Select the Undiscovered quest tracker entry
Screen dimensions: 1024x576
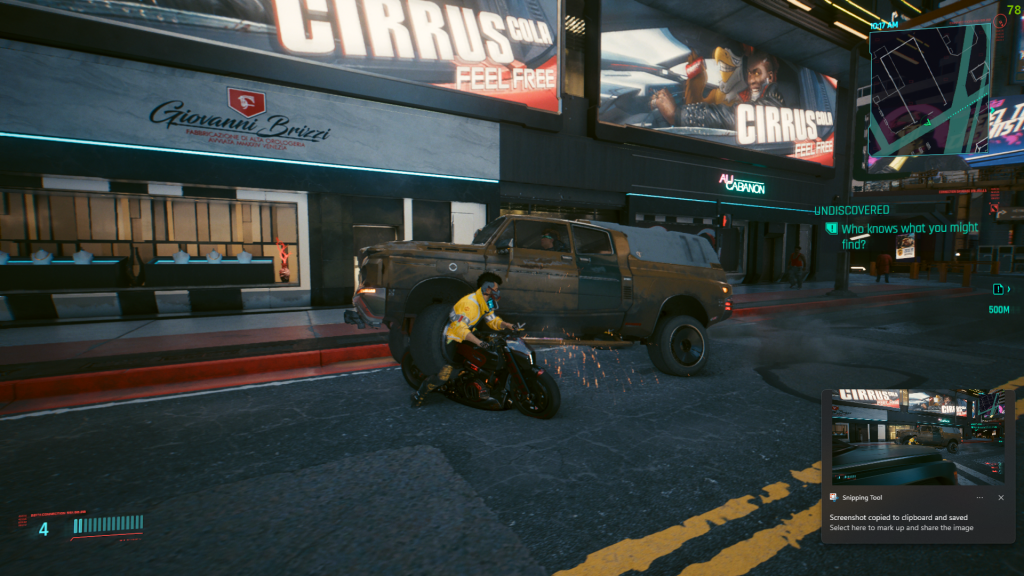851,210
